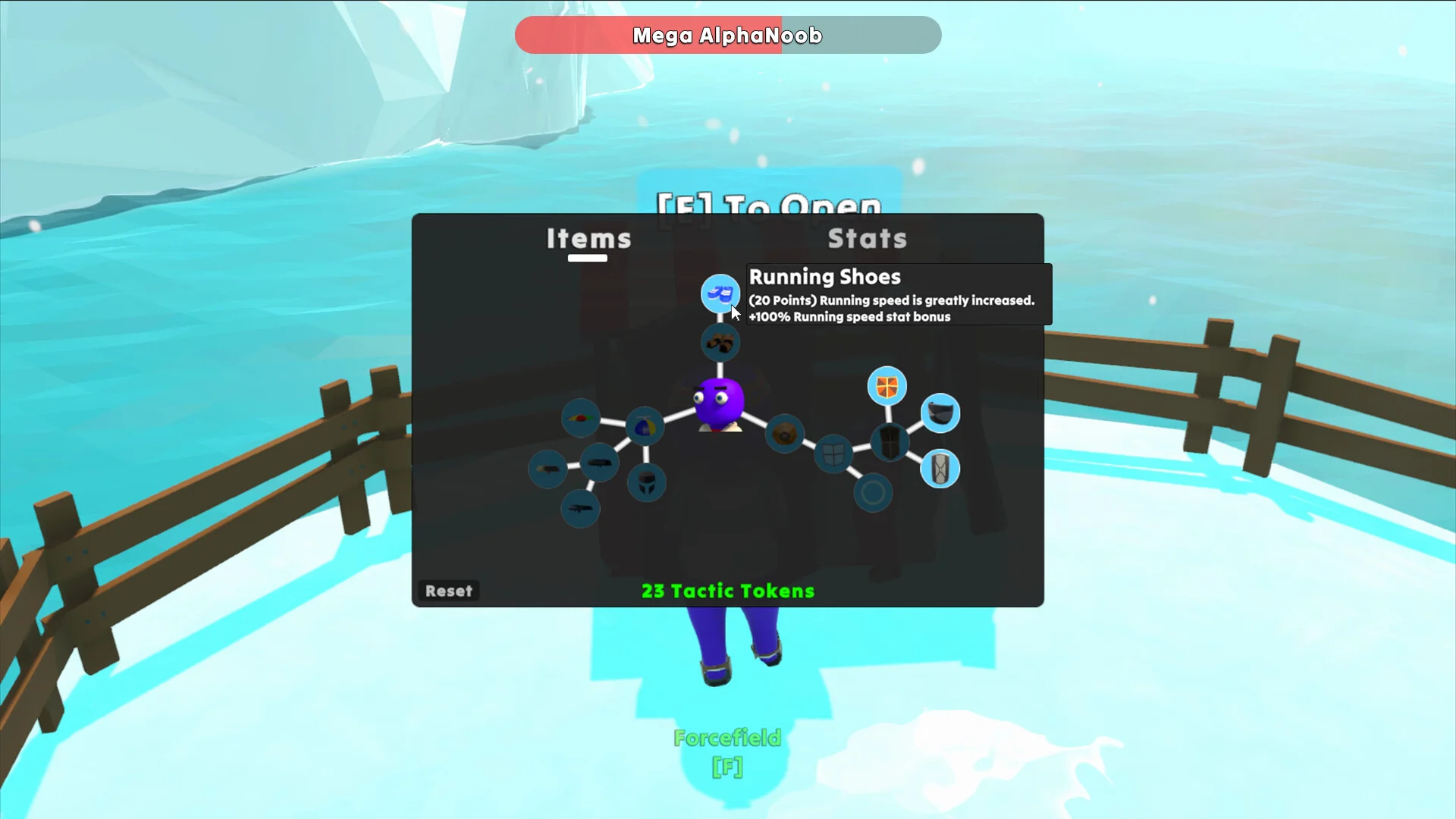This screenshot has width=1456, height=819.
Task: Select the empty ring node
Action: point(873,494)
